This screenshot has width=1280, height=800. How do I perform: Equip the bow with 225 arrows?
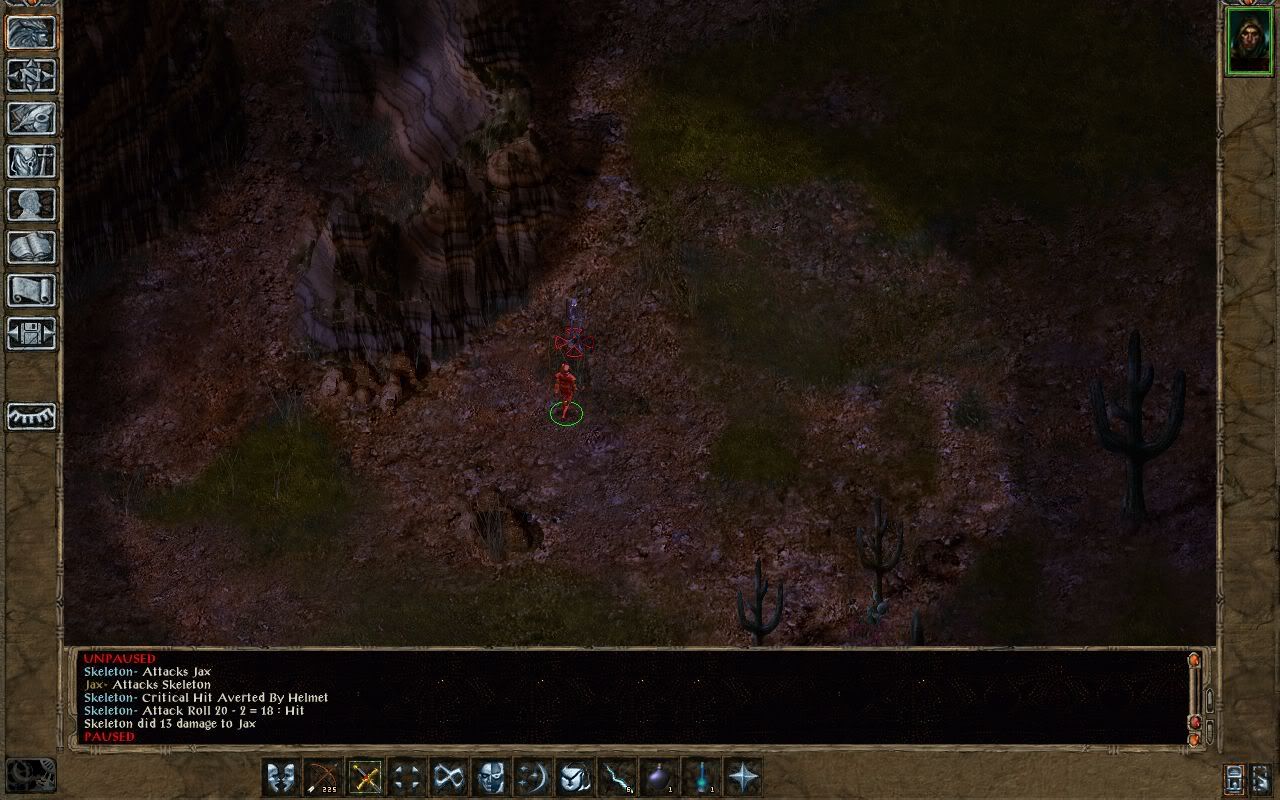point(322,777)
